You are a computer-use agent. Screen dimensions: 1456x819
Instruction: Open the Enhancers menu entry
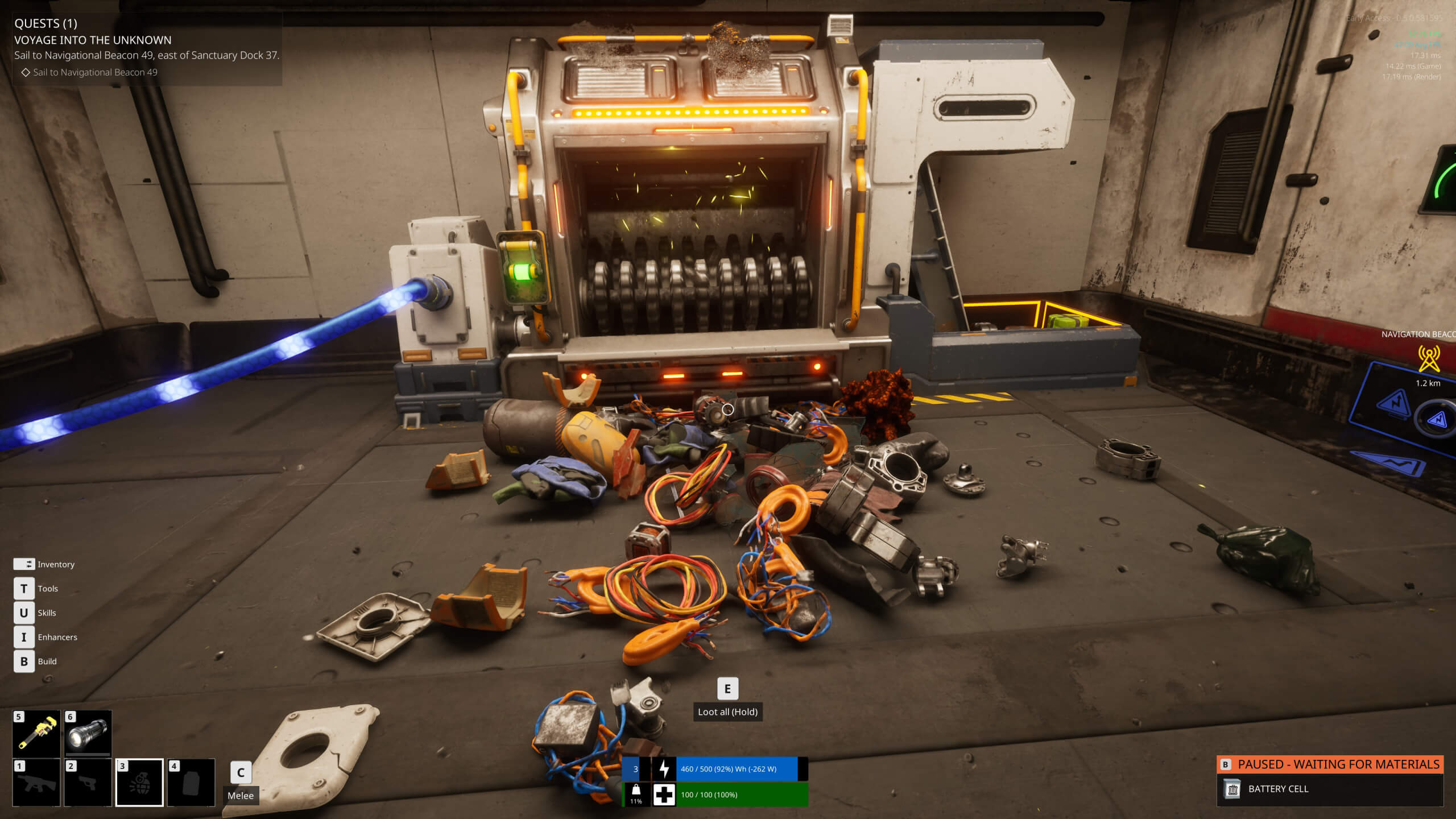click(57, 637)
